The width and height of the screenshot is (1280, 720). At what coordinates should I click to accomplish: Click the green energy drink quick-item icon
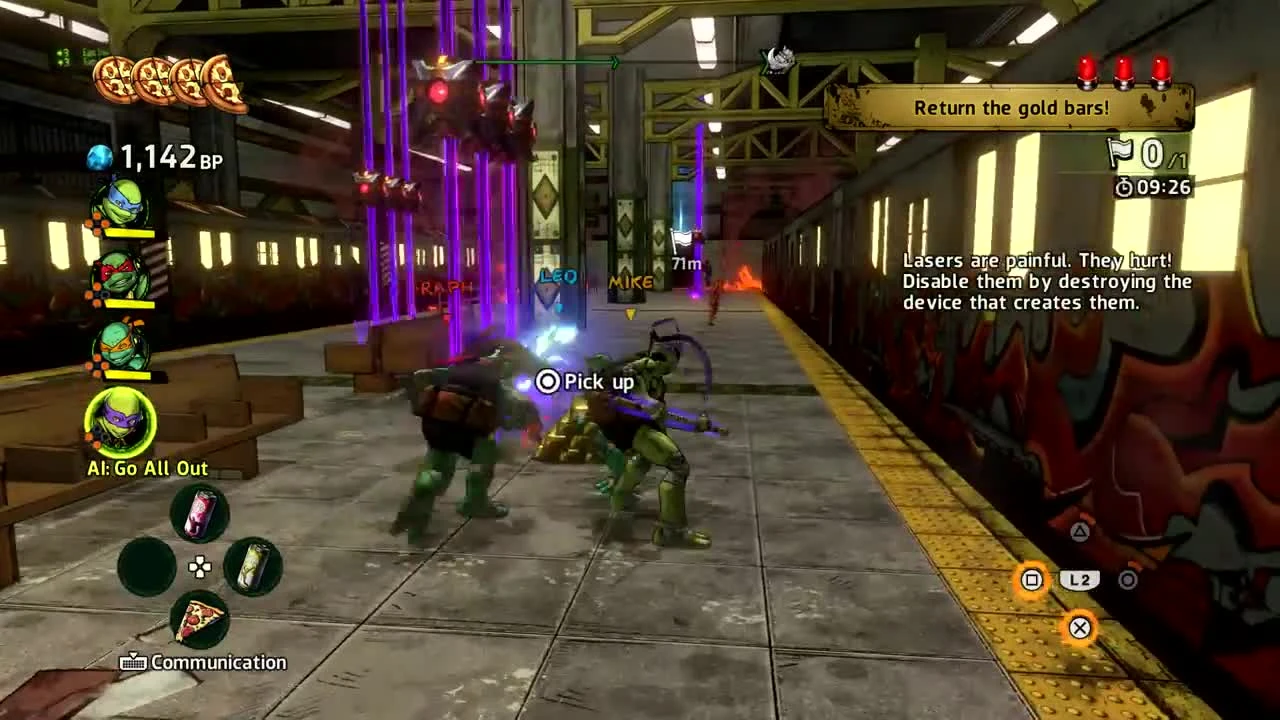click(x=253, y=567)
